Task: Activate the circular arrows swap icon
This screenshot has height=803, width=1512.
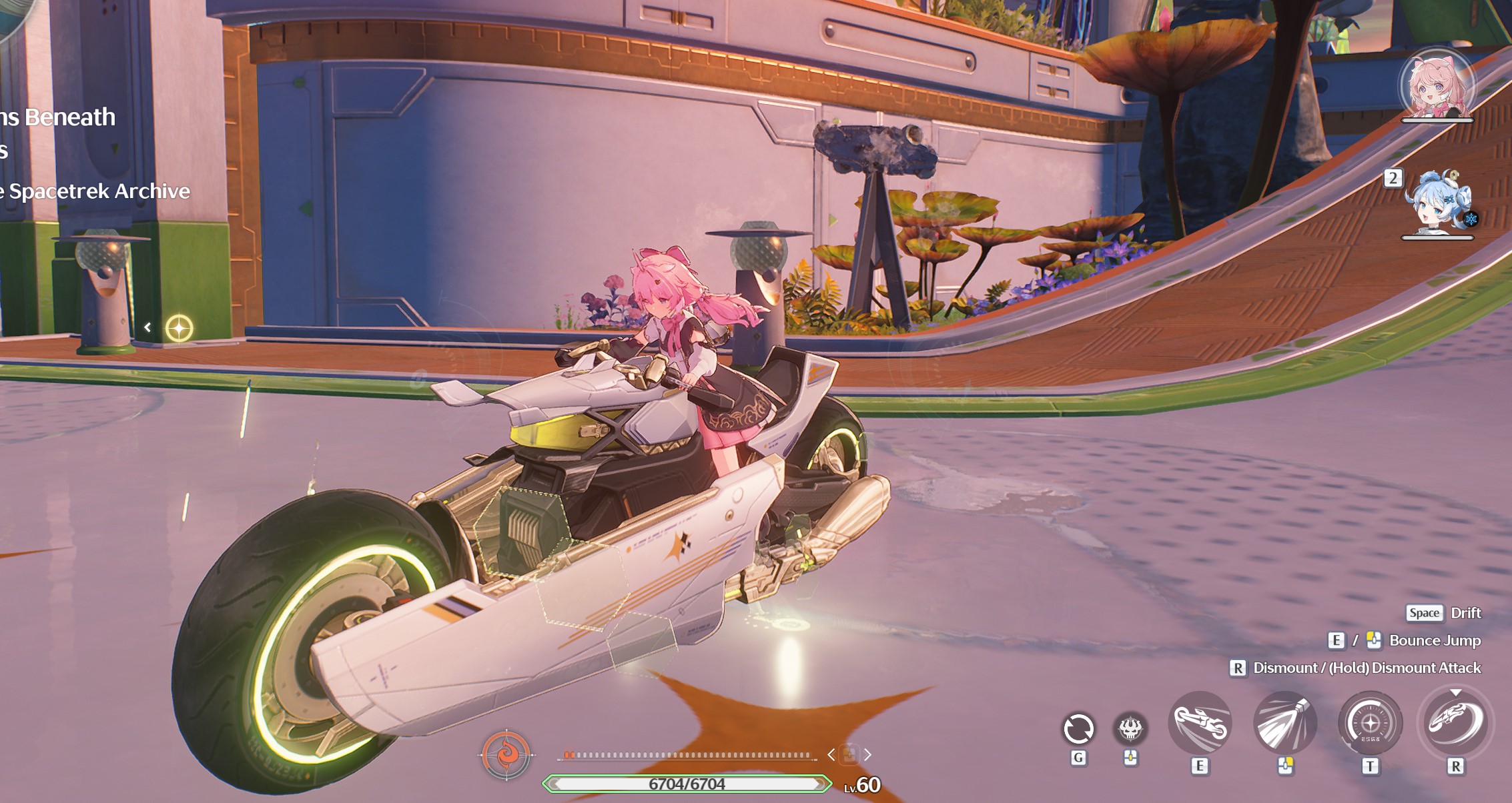Action: (1078, 728)
